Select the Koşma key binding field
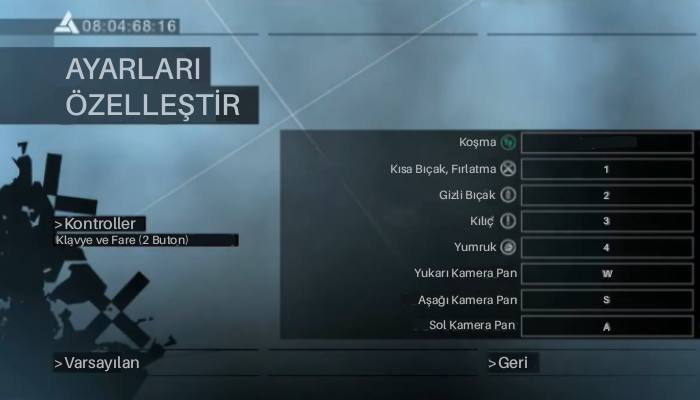Screen dimensions: 700x400 pyautogui.click(x=606, y=143)
